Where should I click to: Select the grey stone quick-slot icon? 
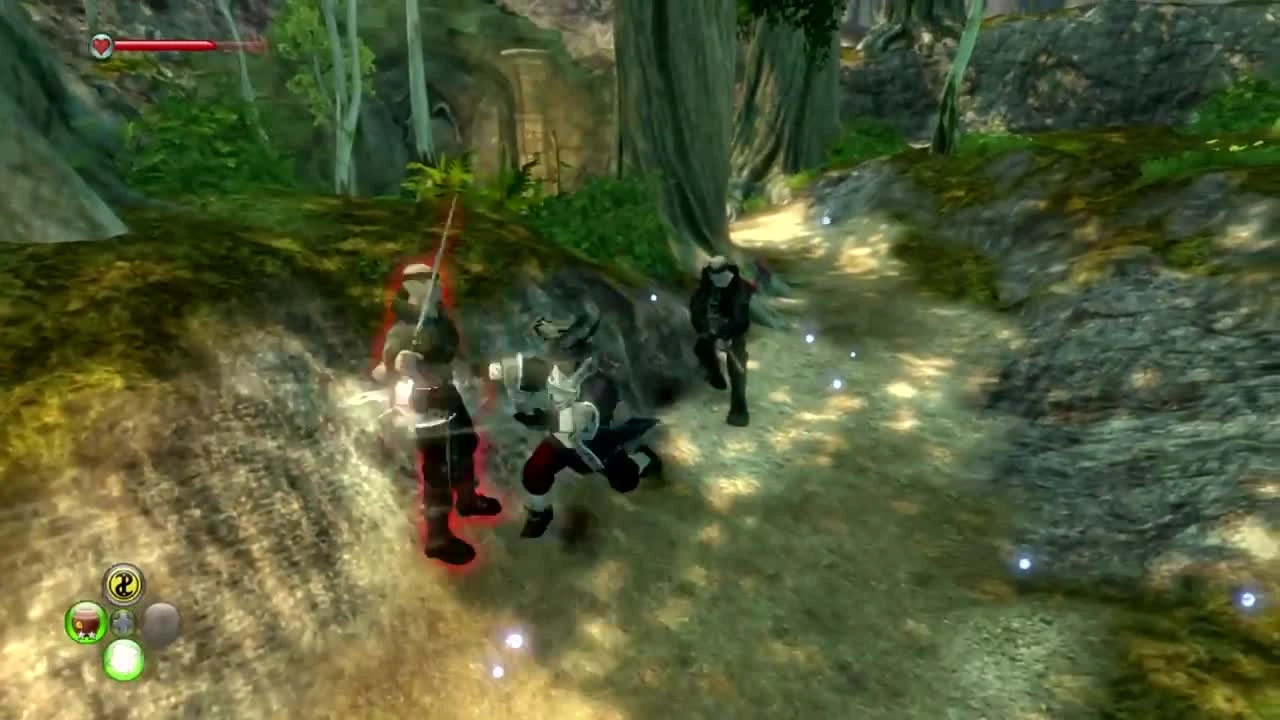(160, 623)
